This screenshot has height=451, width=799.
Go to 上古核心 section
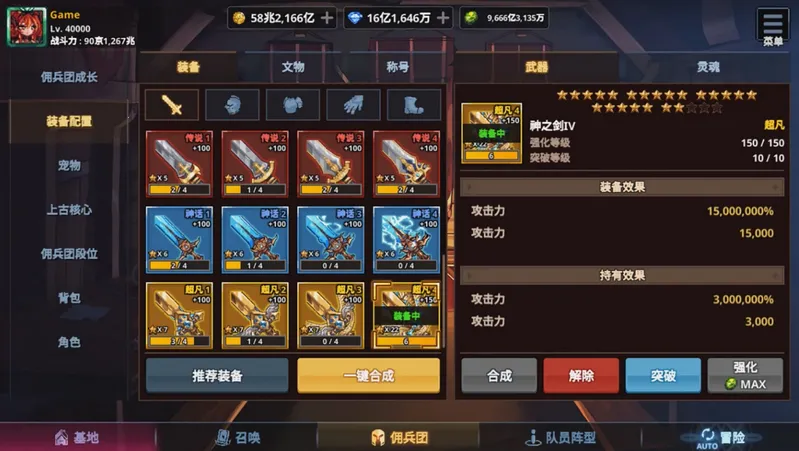tap(69, 210)
